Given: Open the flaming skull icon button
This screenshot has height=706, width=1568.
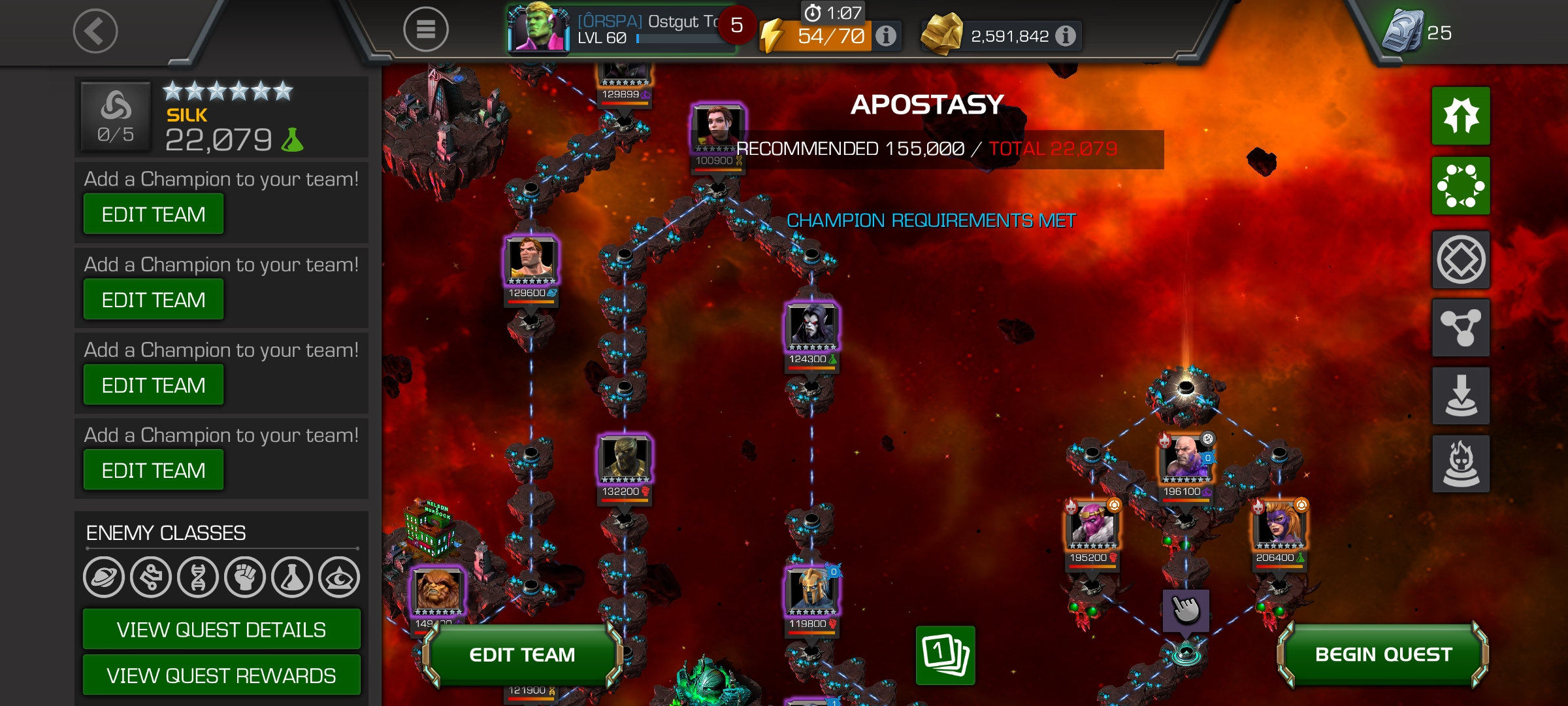Looking at the screenshot, I should [1461, 463].
